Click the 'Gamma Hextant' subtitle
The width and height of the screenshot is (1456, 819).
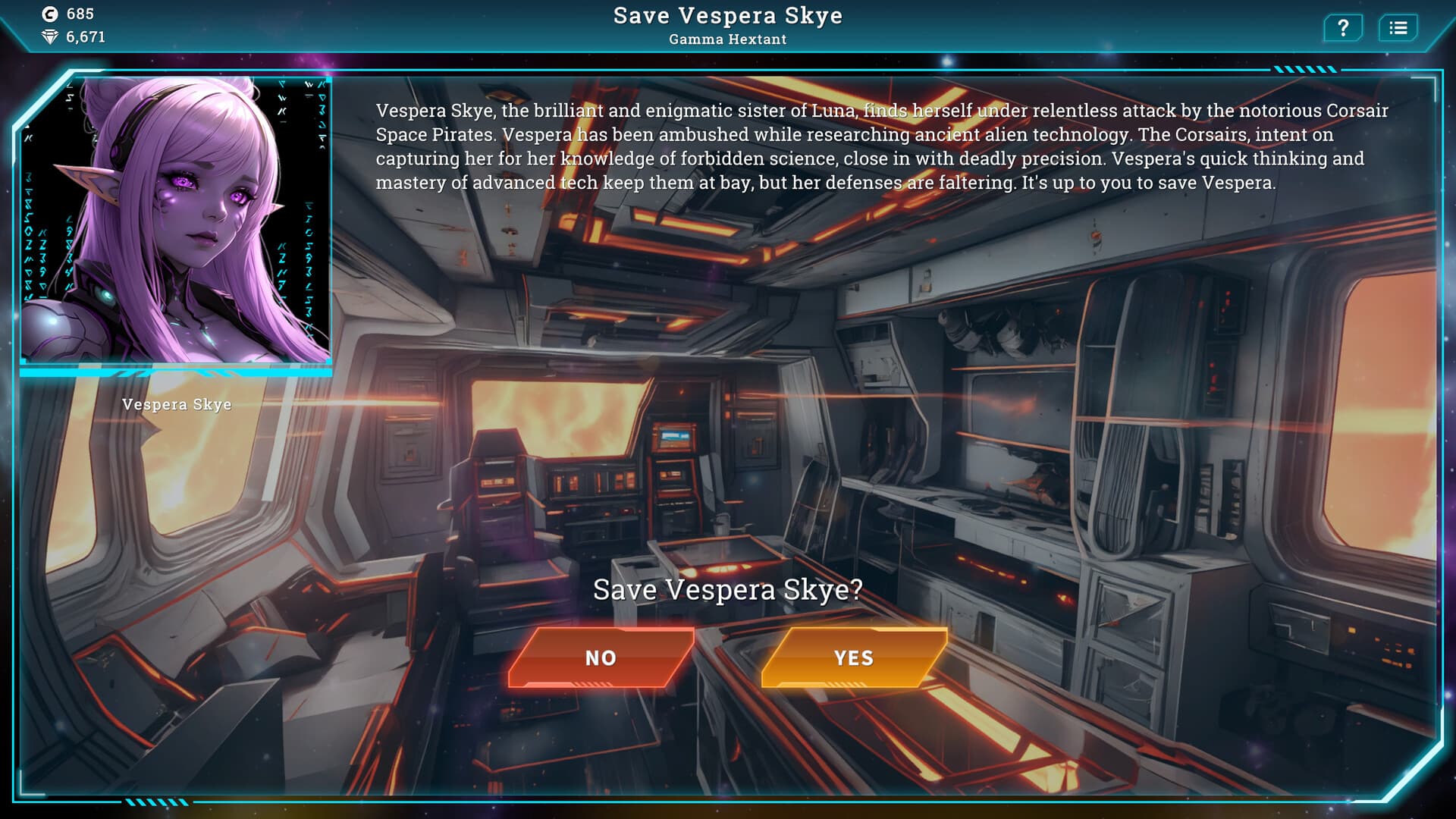click(727, 39)
